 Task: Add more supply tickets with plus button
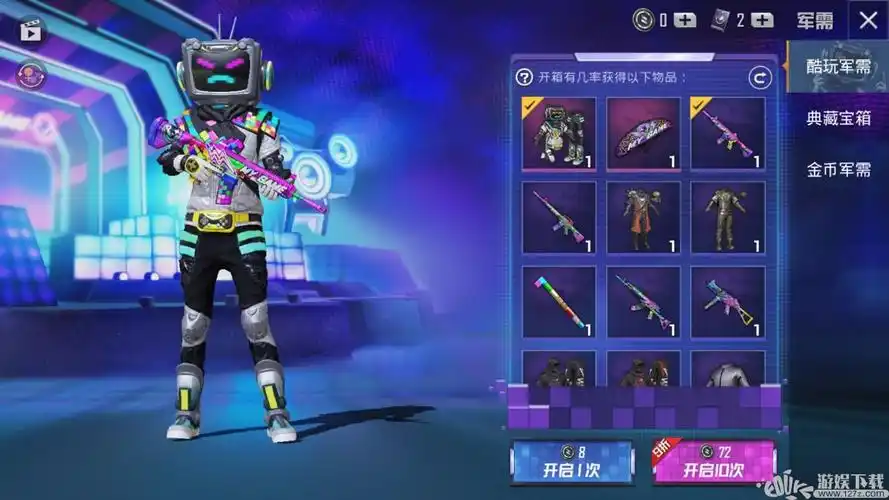pyautogui.click(x=761, y=19)
